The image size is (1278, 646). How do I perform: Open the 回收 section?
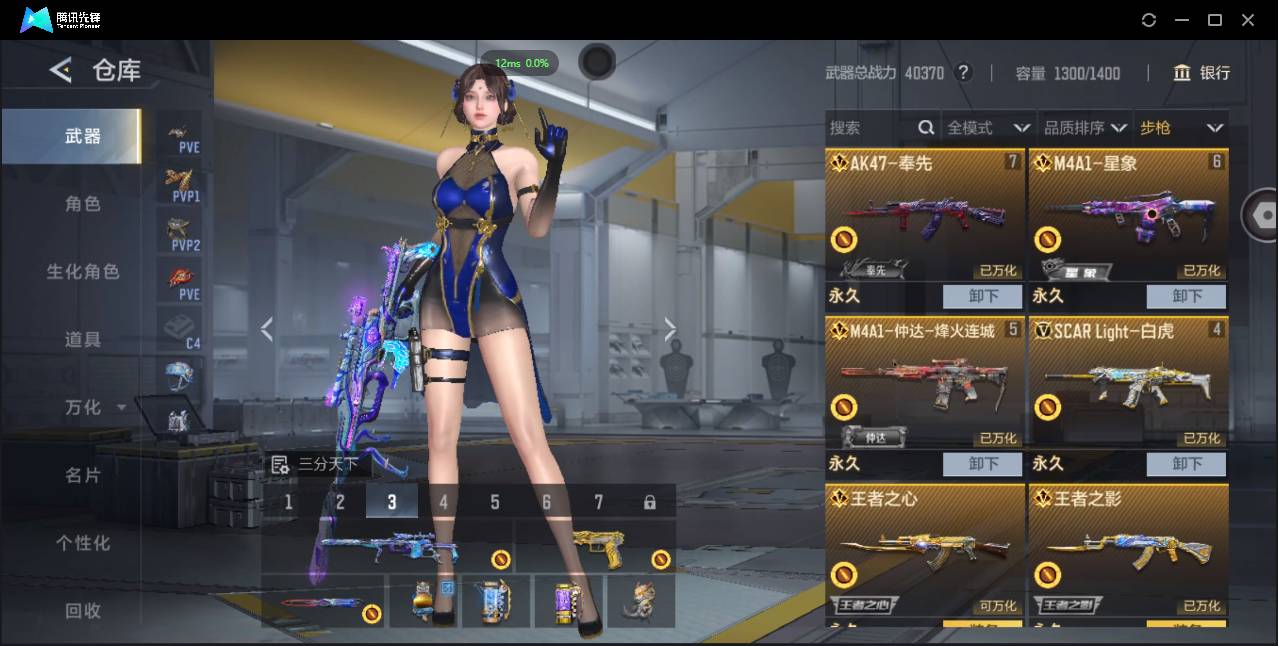coord(83,610)
